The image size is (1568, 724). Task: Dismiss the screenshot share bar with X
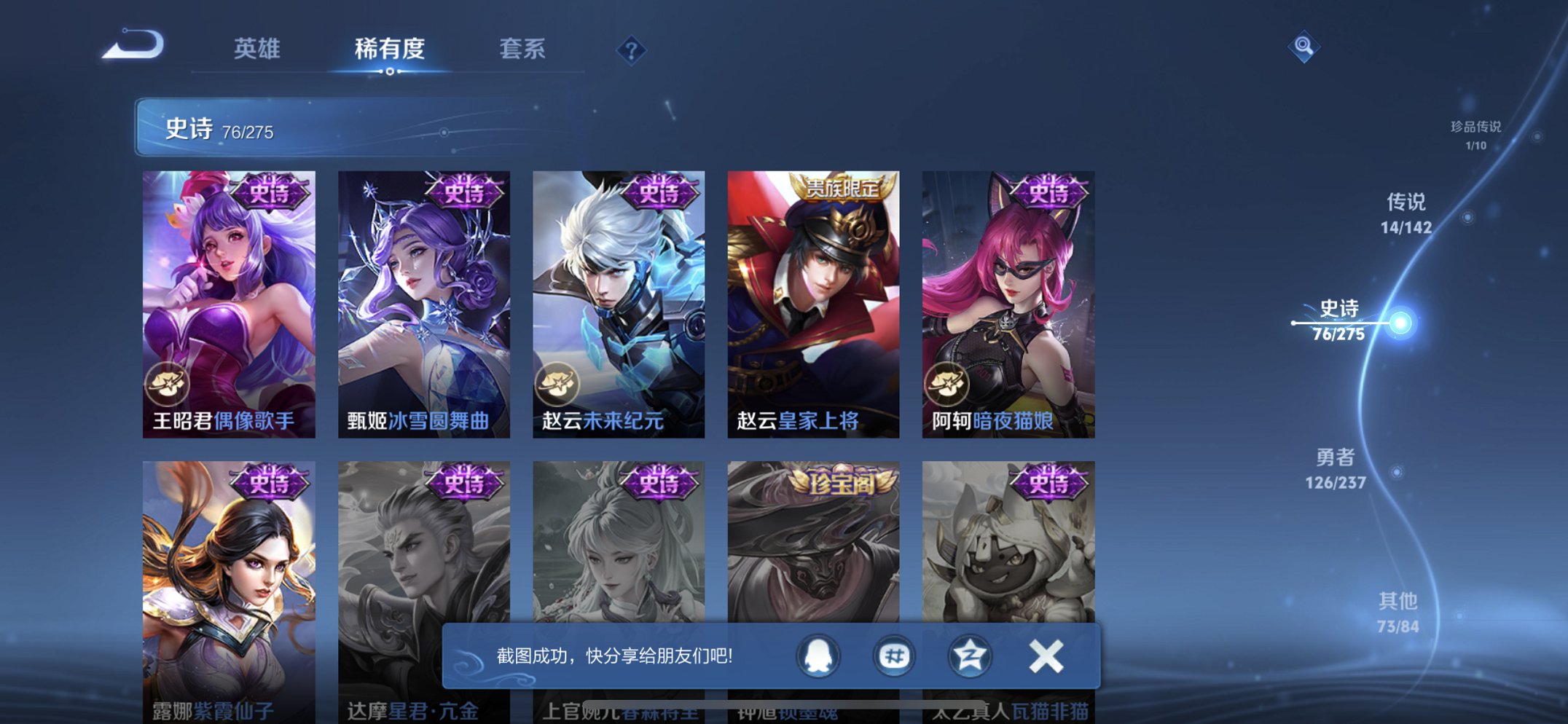point(1045,656)
